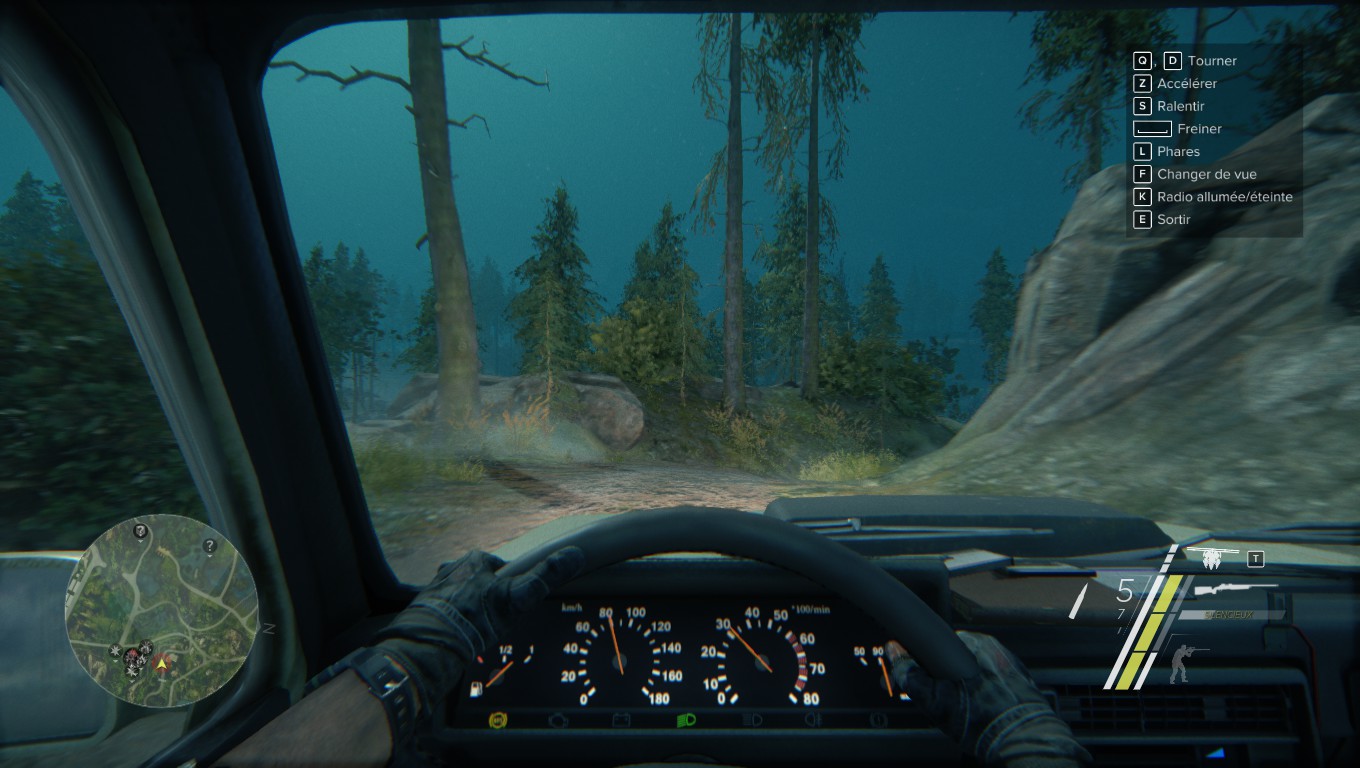Toggle the T key prompt near the drone
The width and height of the screenshot is (1360, 768).
[1255, 558]
